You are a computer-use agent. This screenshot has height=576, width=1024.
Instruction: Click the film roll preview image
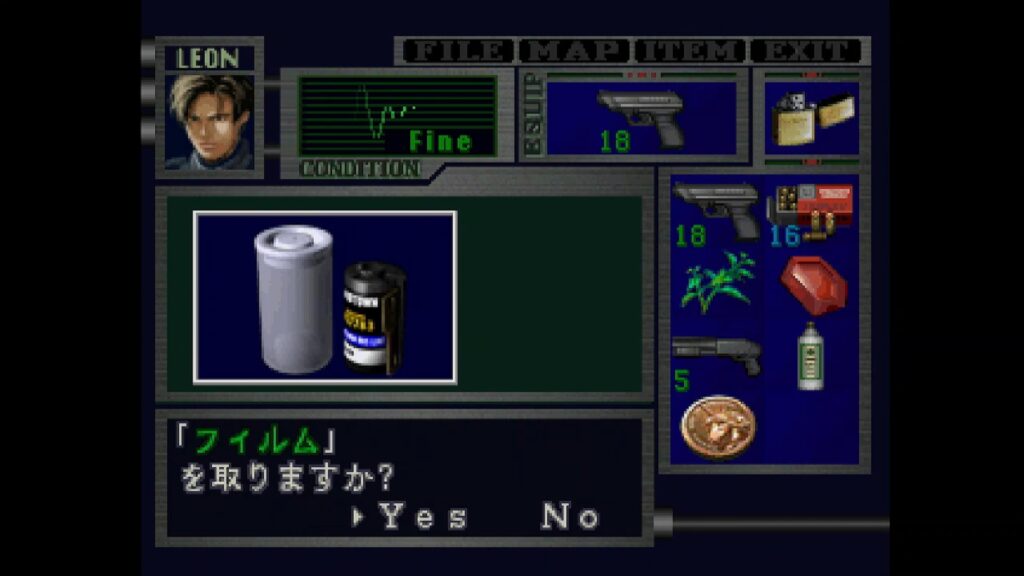coord(325,297)
